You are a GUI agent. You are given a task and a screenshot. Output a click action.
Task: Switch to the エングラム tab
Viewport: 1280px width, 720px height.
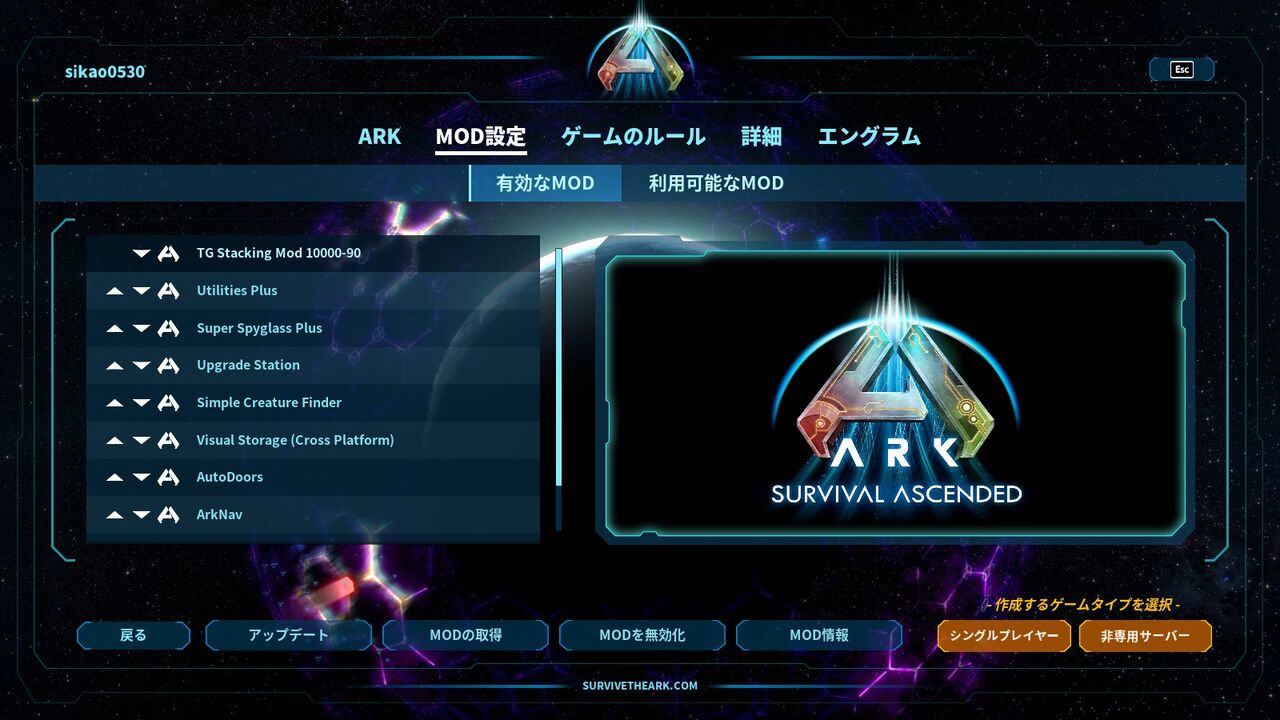pyautogui.click(x=869, y=136)
